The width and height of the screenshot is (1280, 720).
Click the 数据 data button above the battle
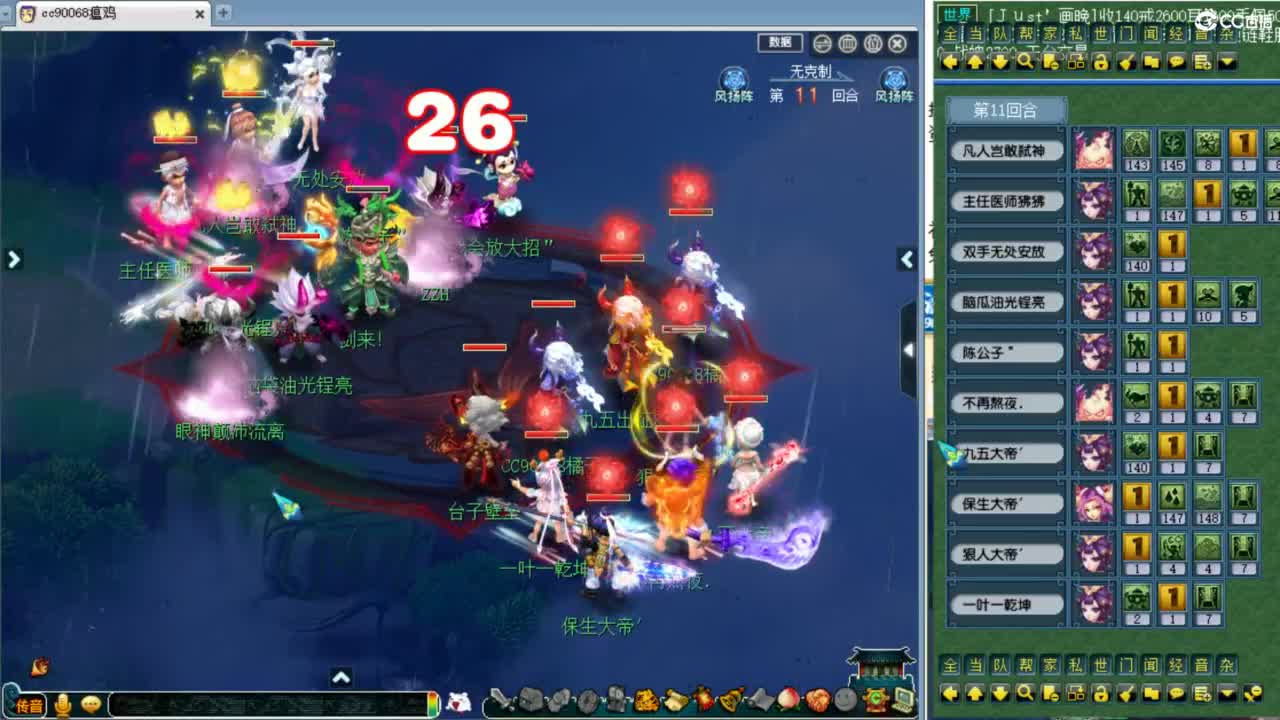(779, 43)
